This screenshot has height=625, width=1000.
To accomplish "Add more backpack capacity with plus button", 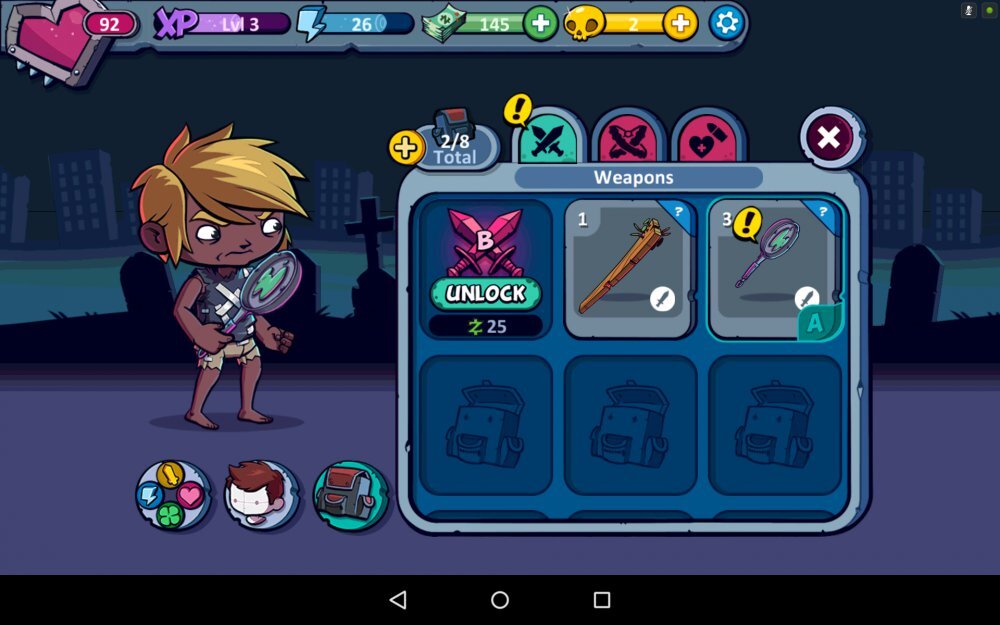I will [406, 148].
